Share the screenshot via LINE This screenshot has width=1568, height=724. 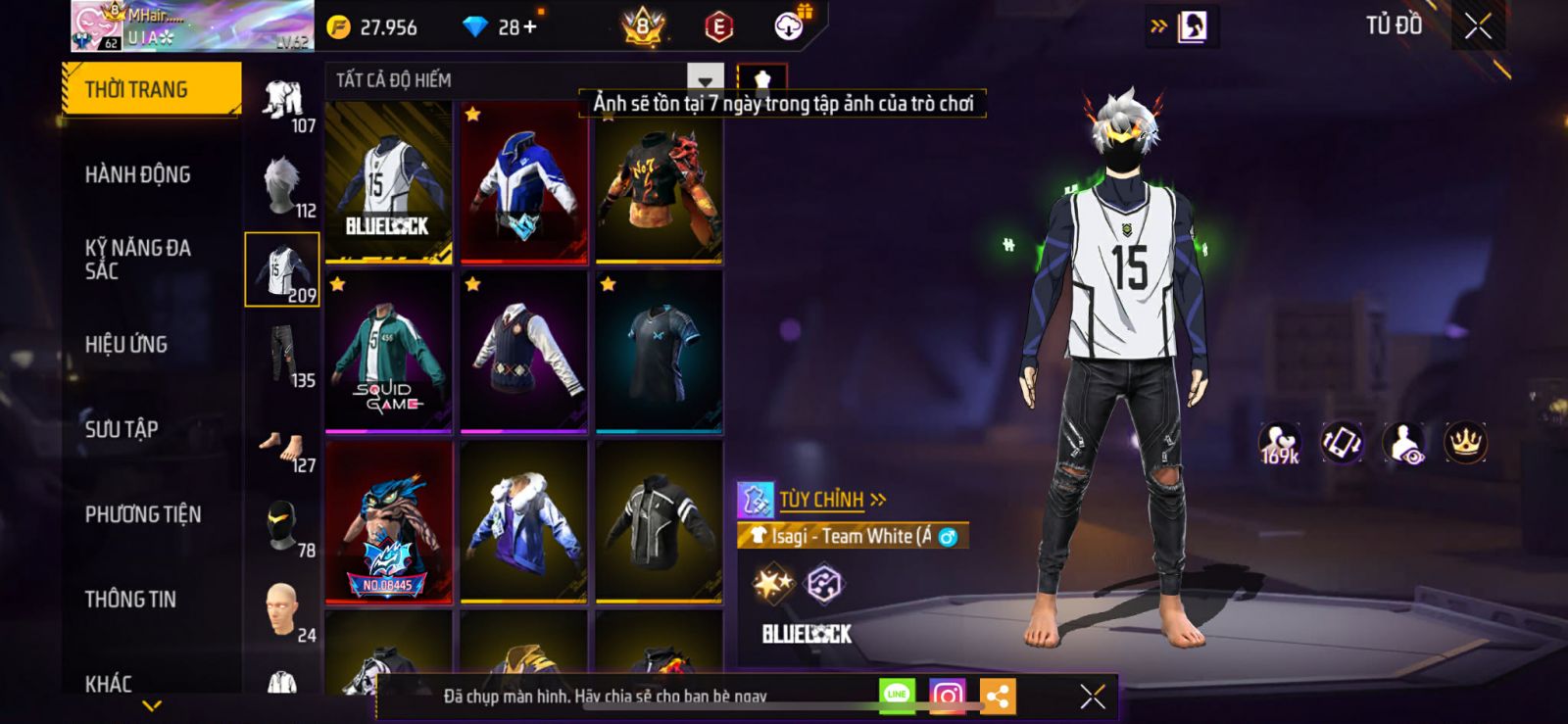(x=897, y=697)
